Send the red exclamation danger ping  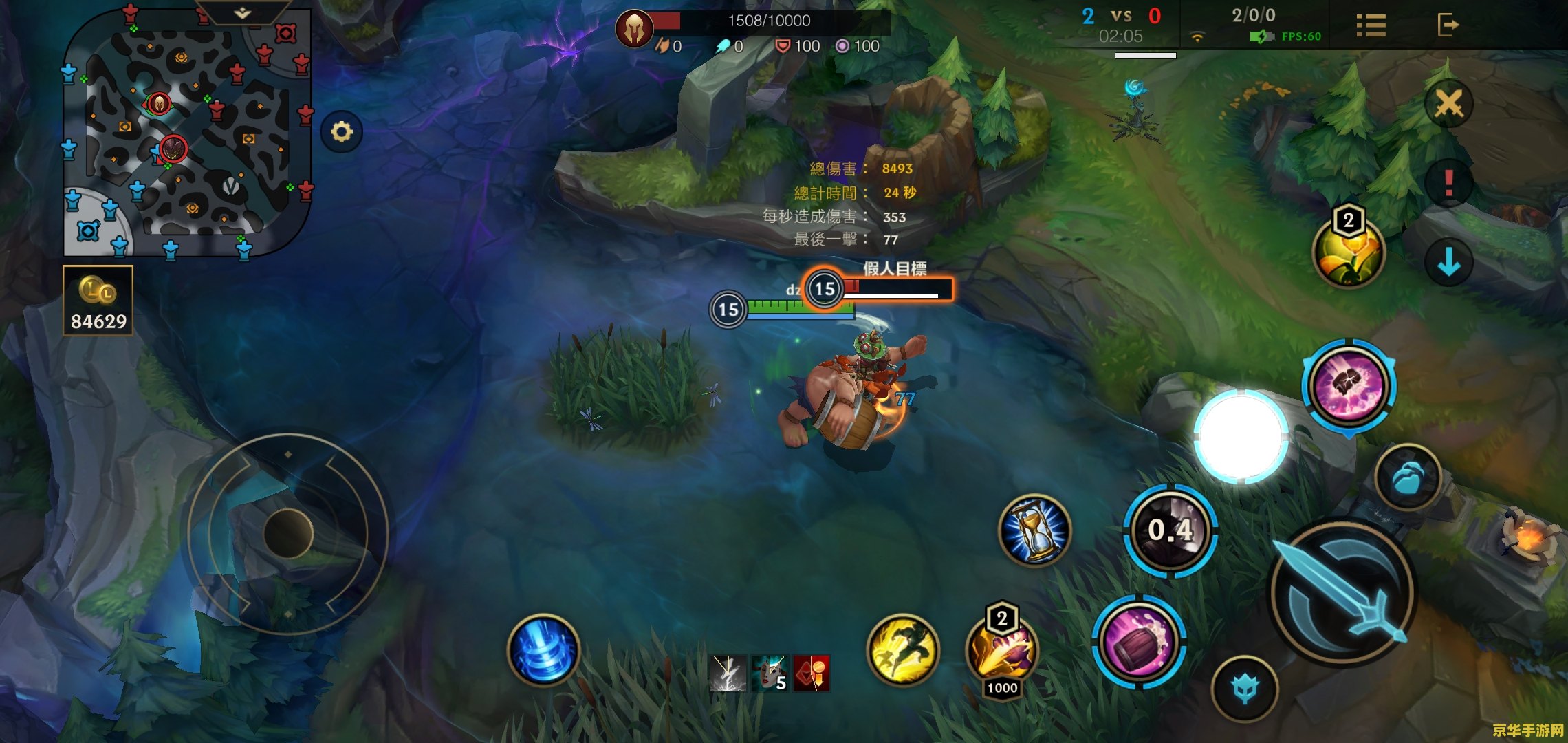[x=1448, y=183]
